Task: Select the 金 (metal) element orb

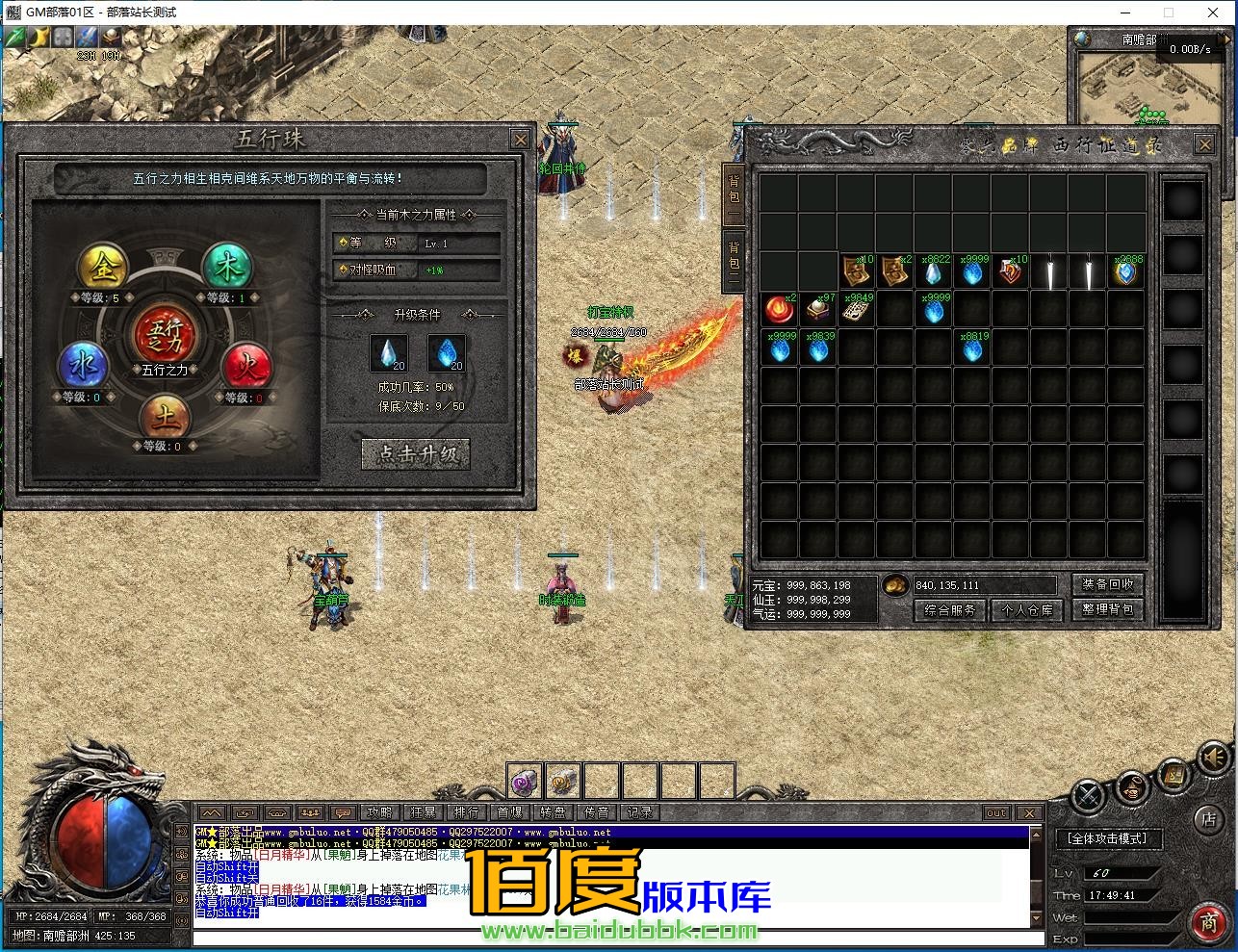Action: tap(103, 268)
